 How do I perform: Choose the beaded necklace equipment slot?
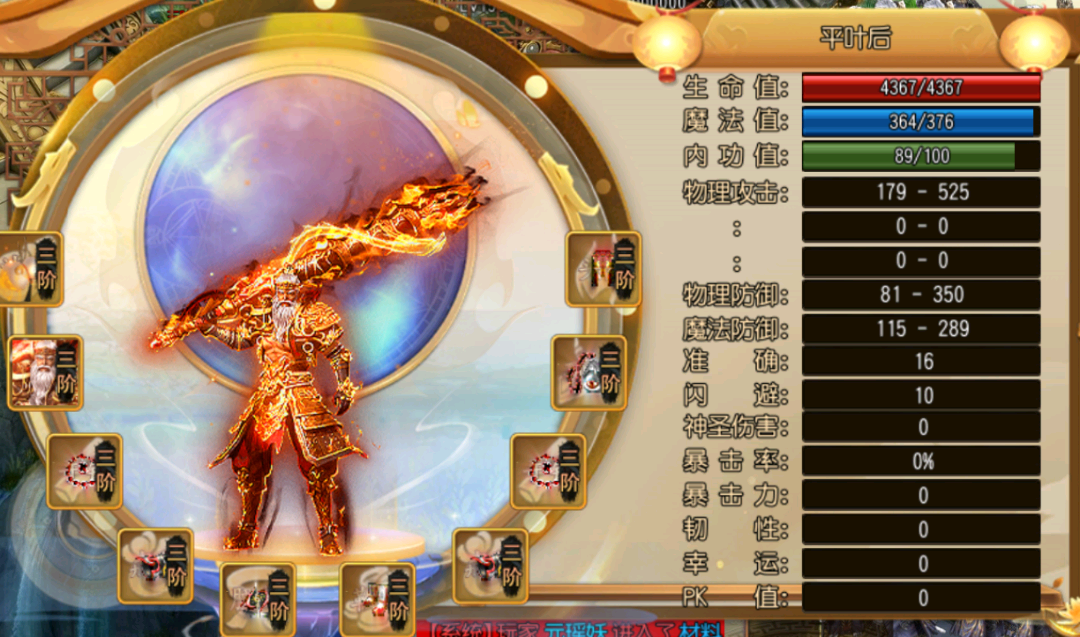590,372
